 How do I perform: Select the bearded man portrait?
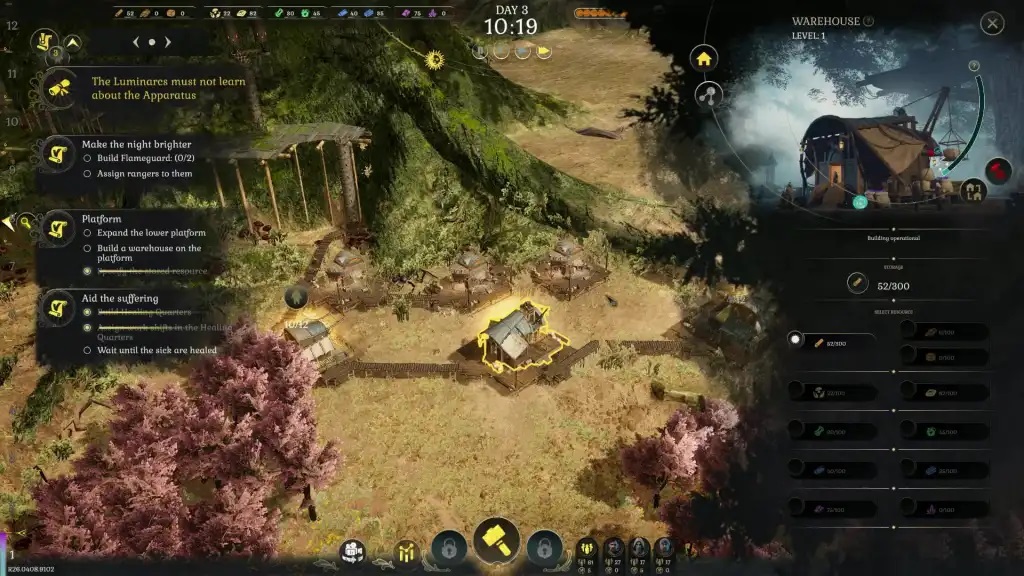[x=612, y=547]
